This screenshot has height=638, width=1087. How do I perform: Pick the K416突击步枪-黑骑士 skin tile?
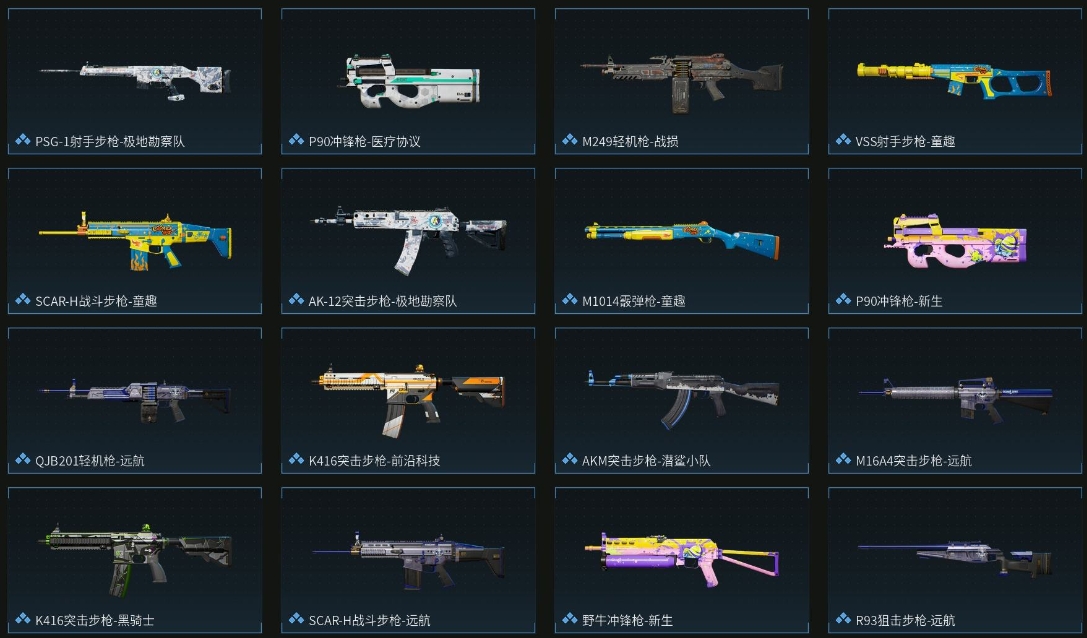coord(135,558)
